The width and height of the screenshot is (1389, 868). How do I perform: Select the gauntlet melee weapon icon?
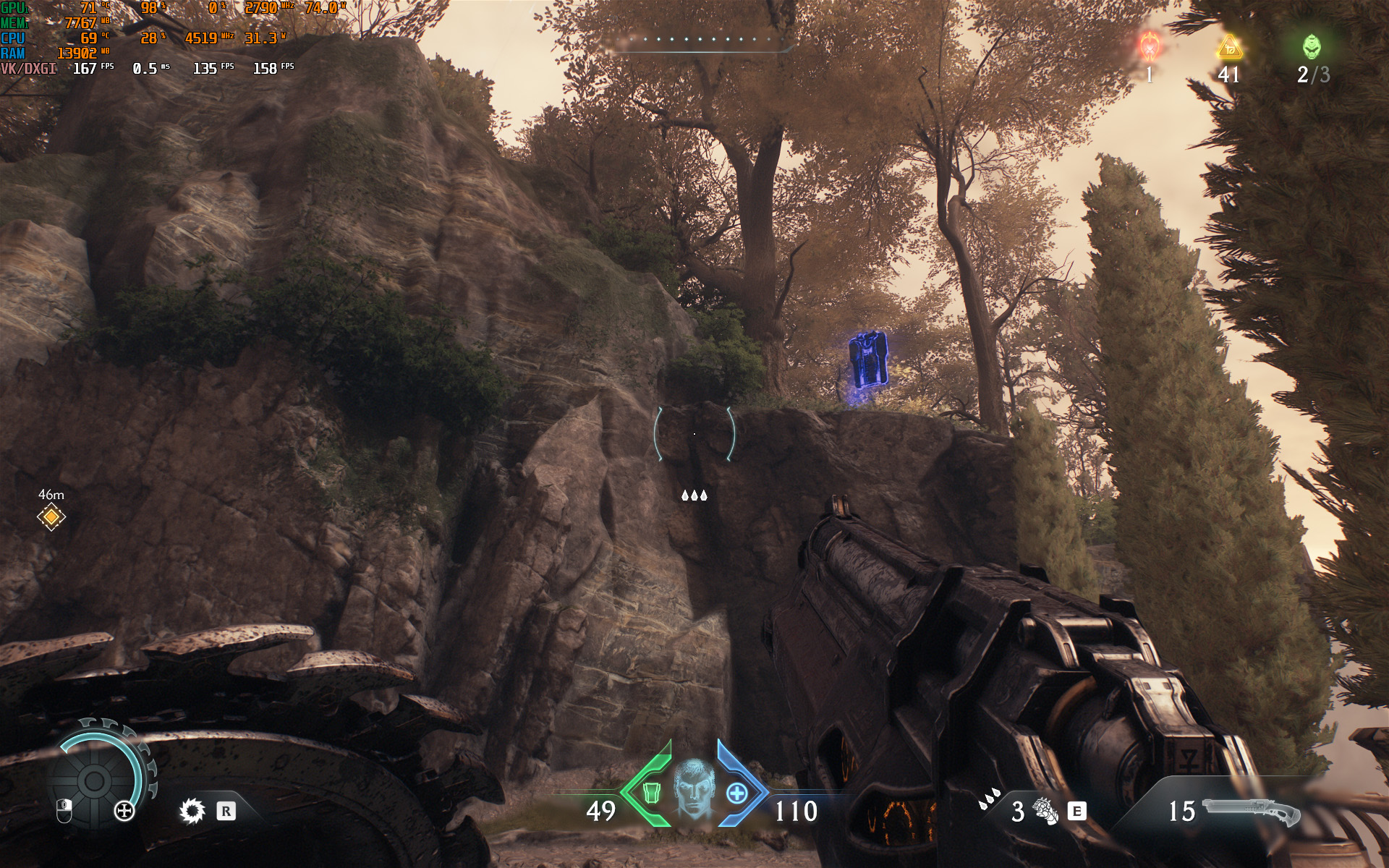point(1045,811)
